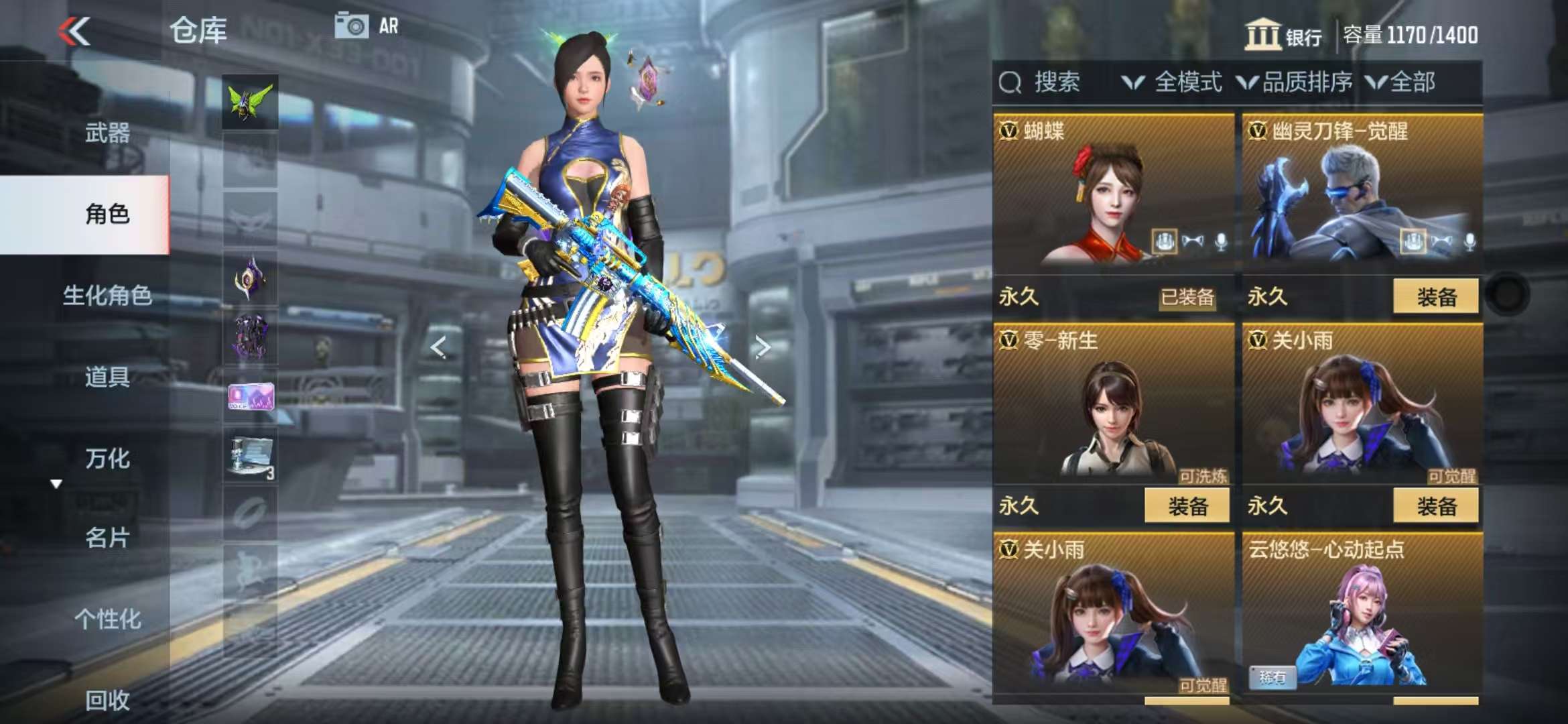Select the green wings equipment slot
Image resolution: width=1568 pixels, height=724 pixels.
[x=250, y=102]
